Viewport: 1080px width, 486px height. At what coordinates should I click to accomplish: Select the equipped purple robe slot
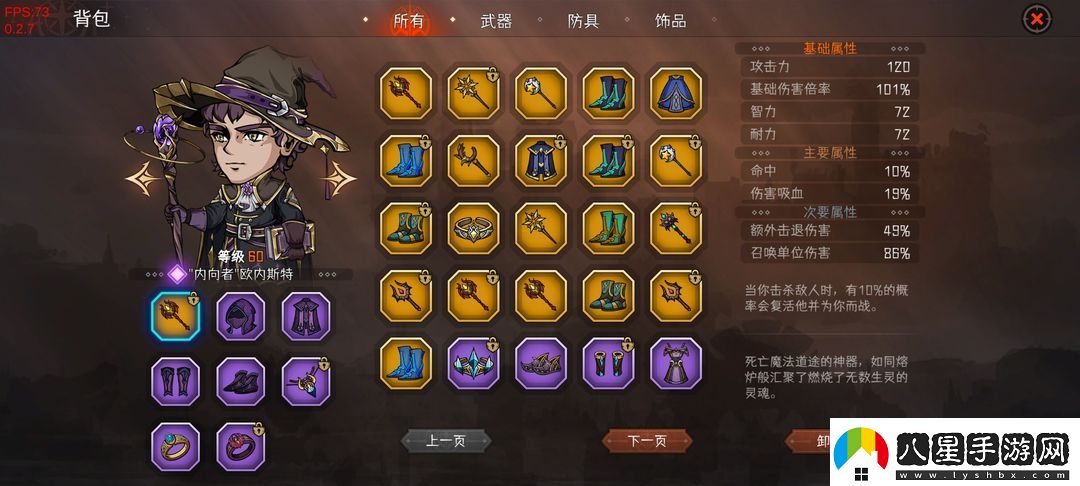tap(306, 316)
